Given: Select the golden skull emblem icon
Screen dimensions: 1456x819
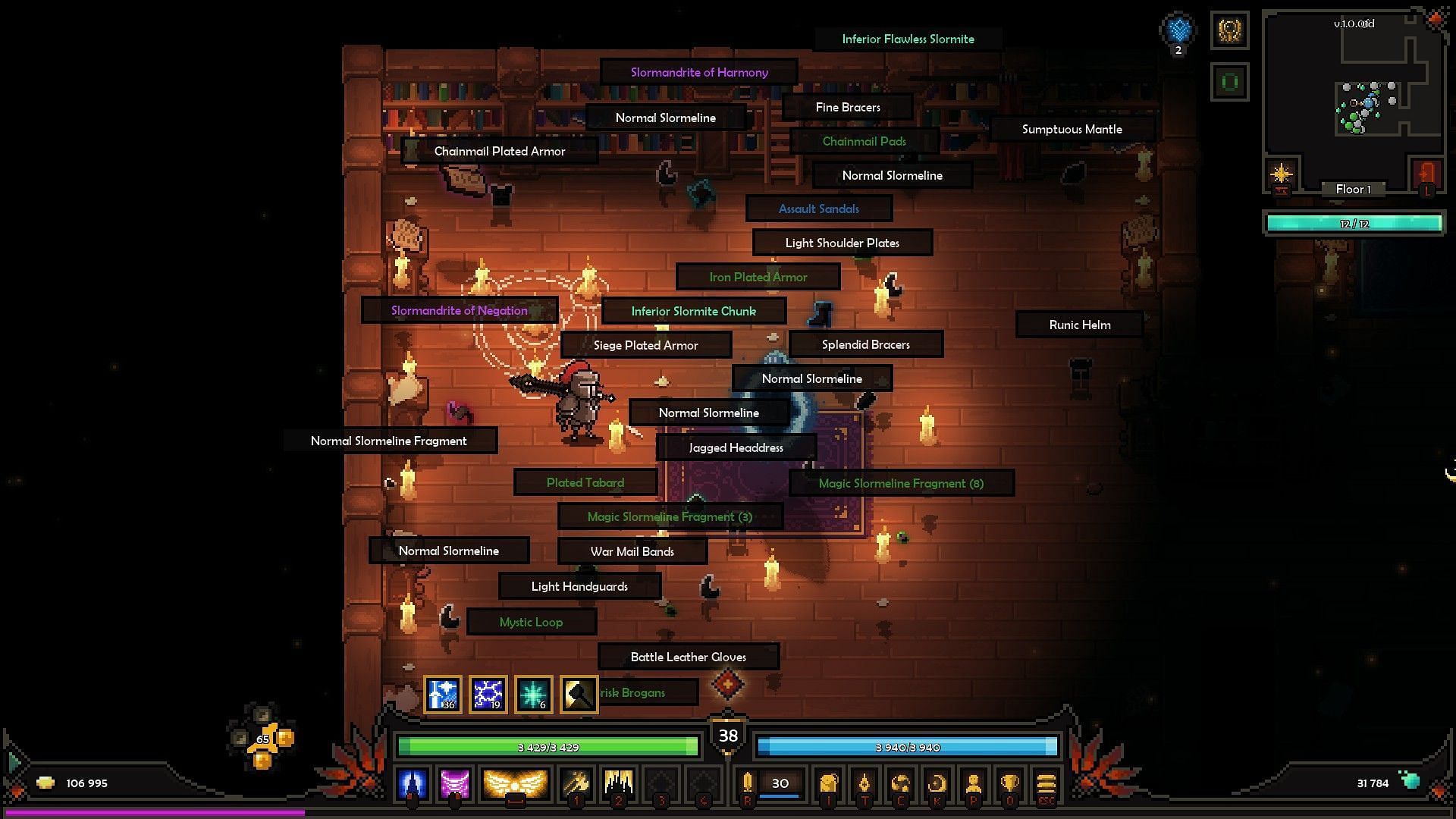Looking at the screenshot, I should click(x=1229, y=31).
